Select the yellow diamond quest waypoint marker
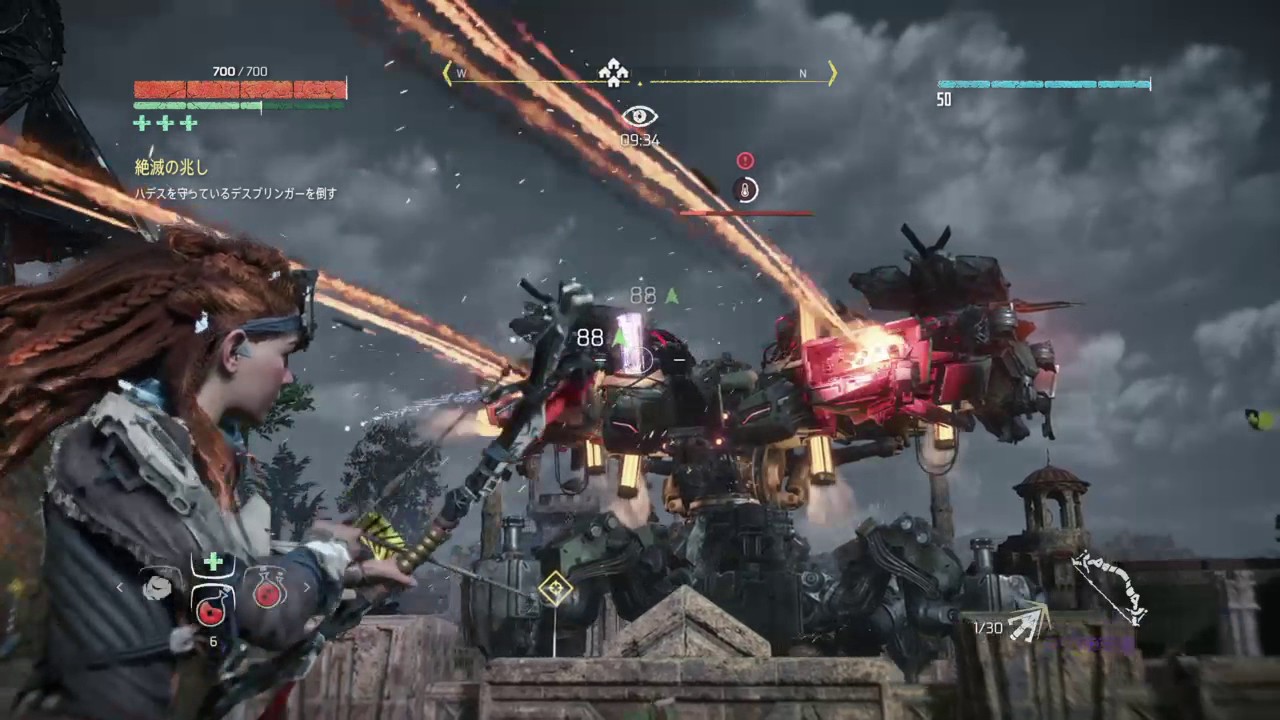Viewport: 1280px width, 720px height. [x=554, y=589]
